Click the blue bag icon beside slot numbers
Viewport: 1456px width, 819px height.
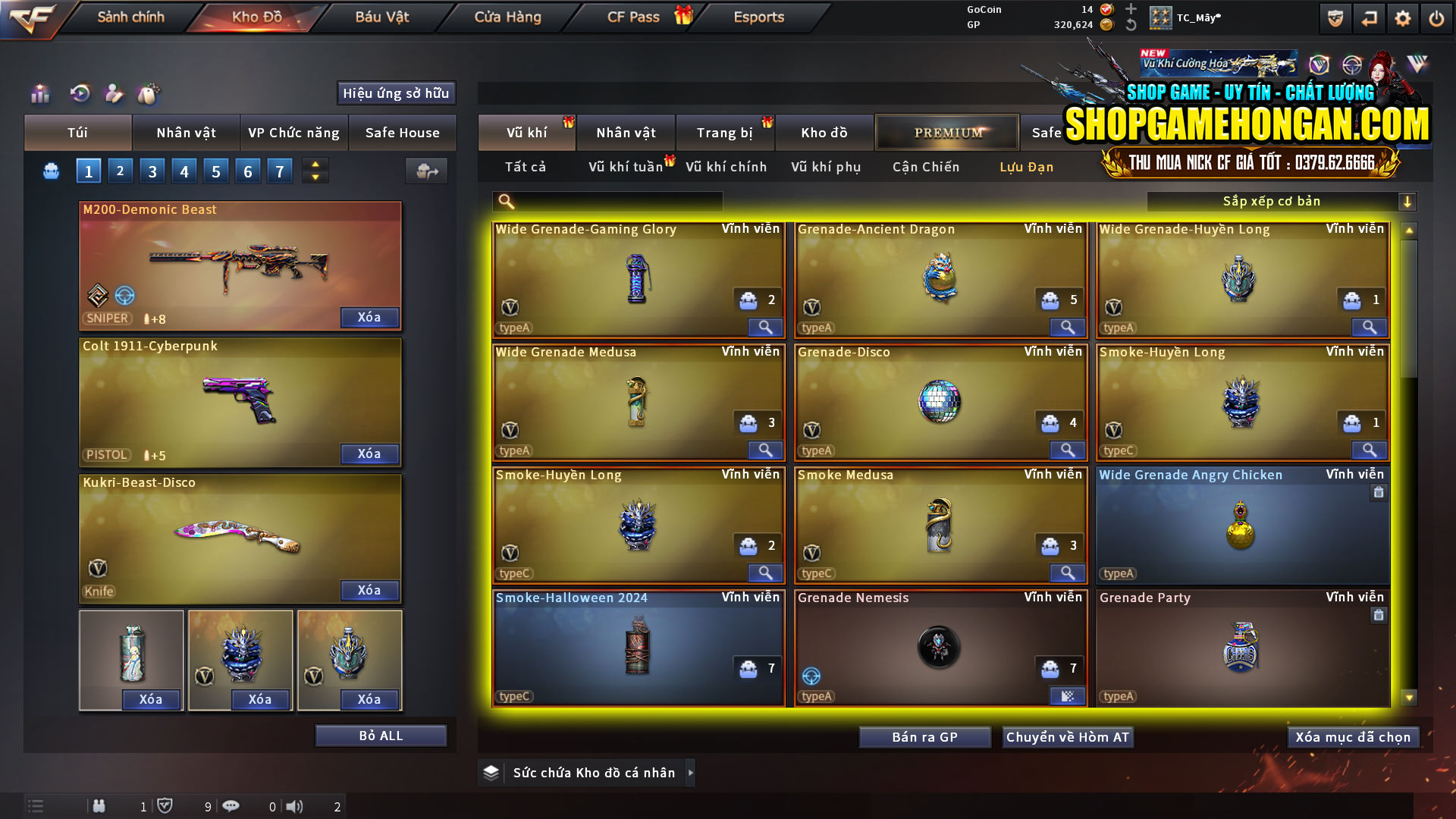tap(50, 171)
